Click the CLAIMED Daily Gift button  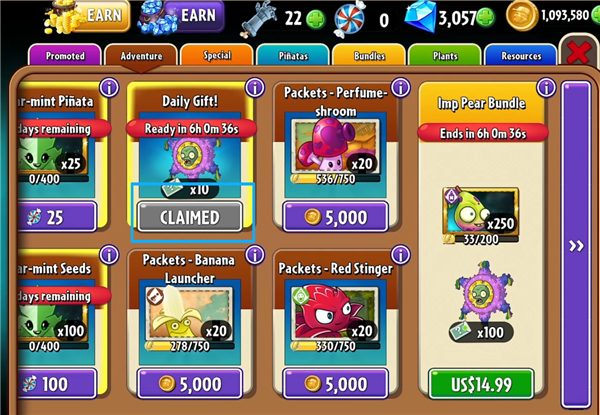click(x=189, y=215)
